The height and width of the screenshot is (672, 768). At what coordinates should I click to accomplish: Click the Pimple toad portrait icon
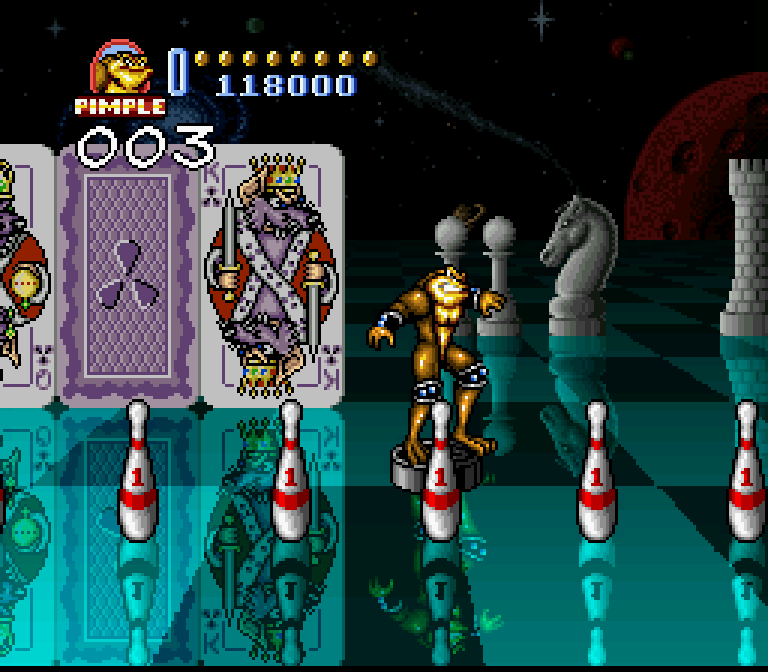coord(120,70)
